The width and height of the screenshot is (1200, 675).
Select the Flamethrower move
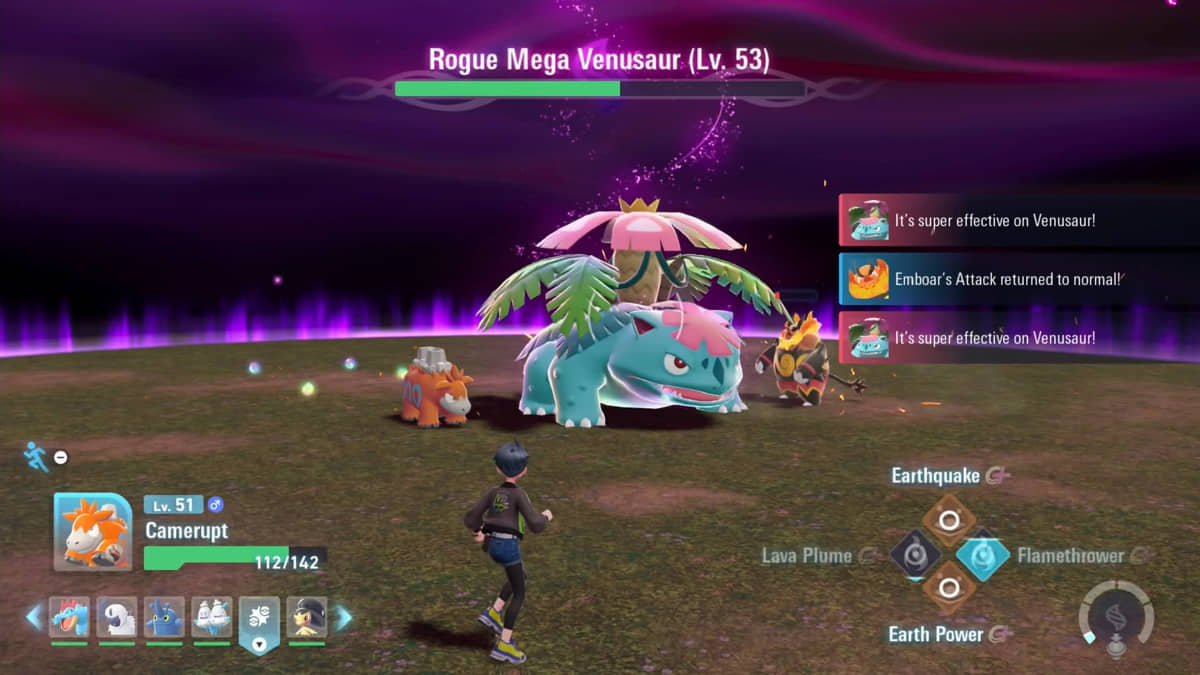point(983,555)
